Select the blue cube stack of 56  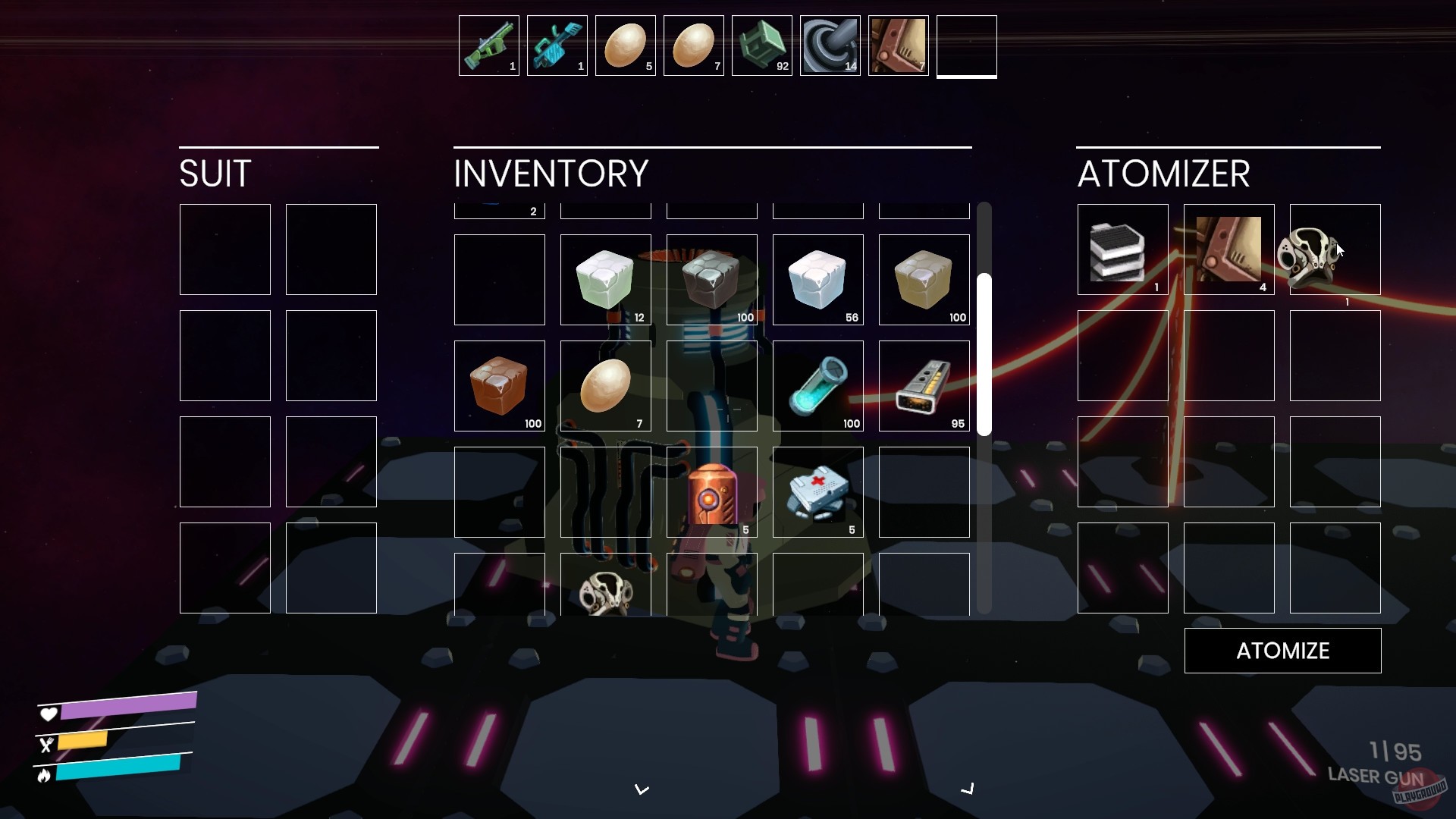tap(817, 280)
